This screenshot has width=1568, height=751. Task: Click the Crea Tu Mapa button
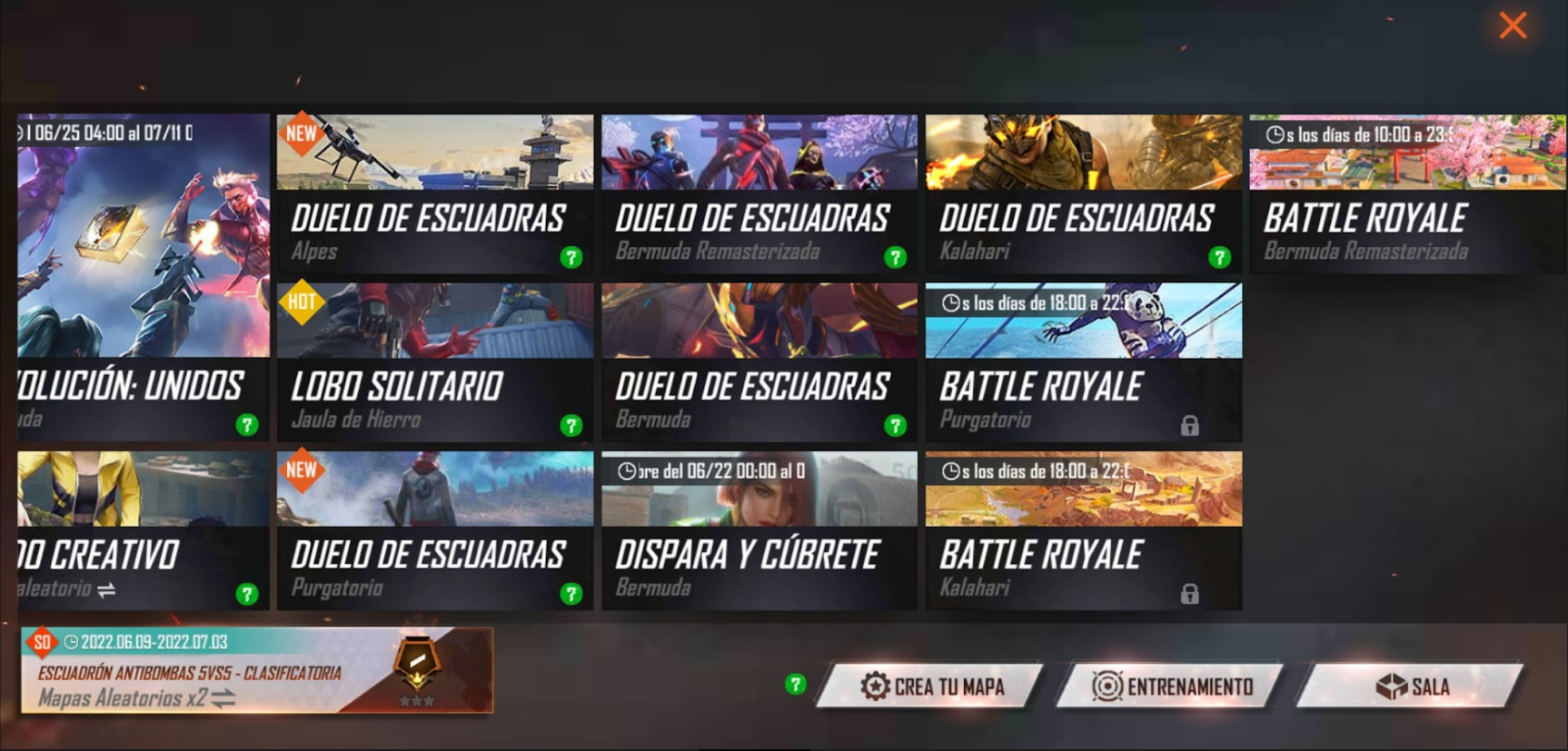click(931, 687)
